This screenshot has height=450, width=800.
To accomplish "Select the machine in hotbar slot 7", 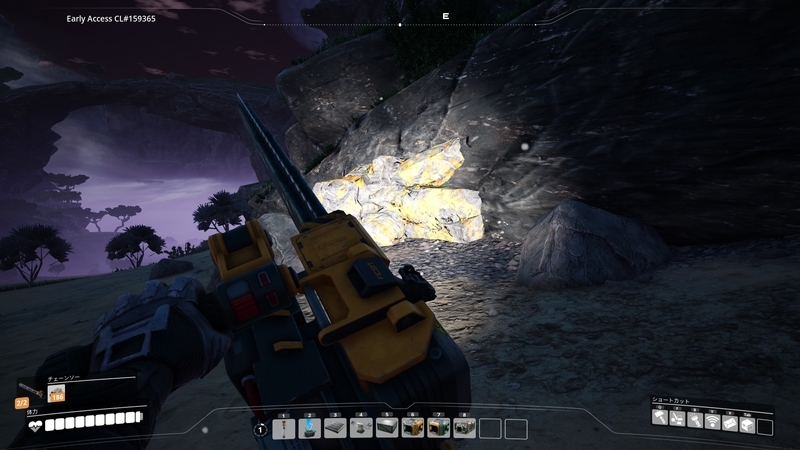I will click(x=439, y=429).
